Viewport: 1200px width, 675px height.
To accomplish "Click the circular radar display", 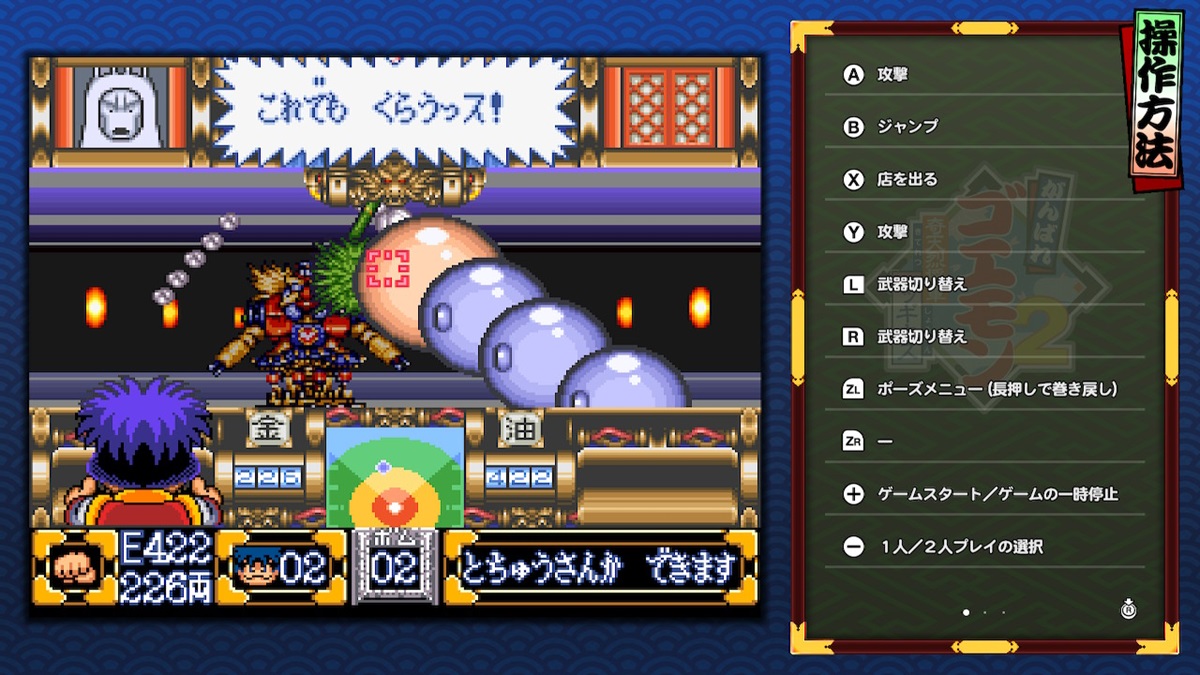I will click(x=394, y=478).
